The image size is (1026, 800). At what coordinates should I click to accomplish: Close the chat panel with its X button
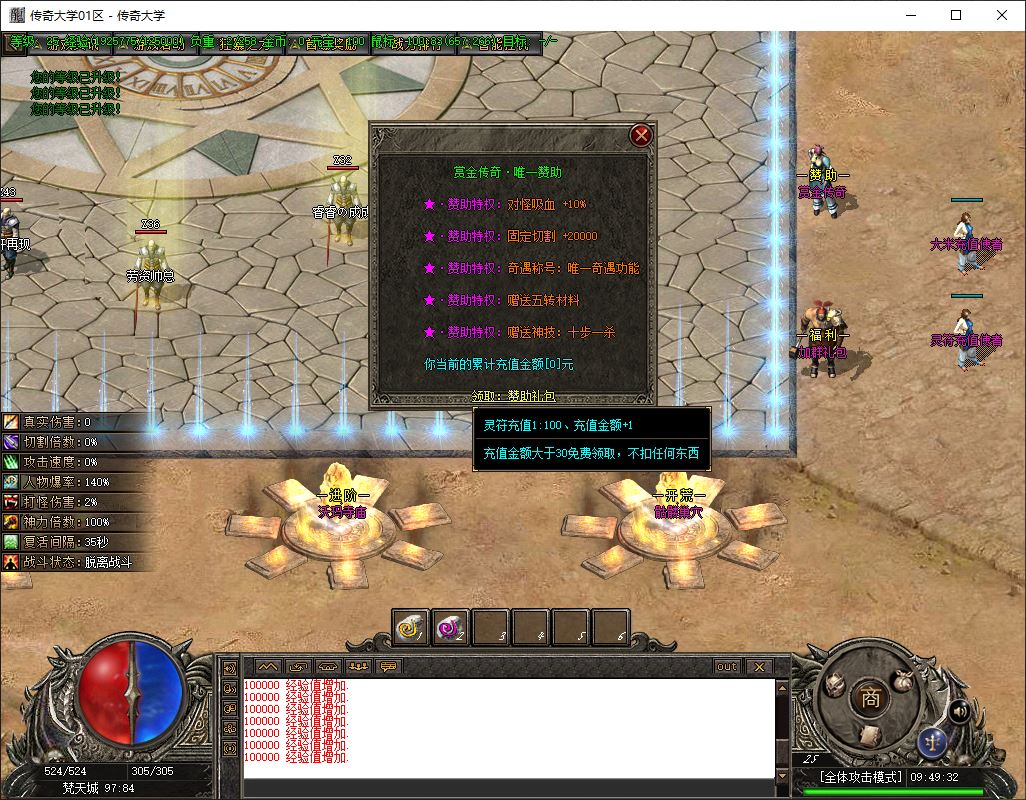click(x=758, y=666)
